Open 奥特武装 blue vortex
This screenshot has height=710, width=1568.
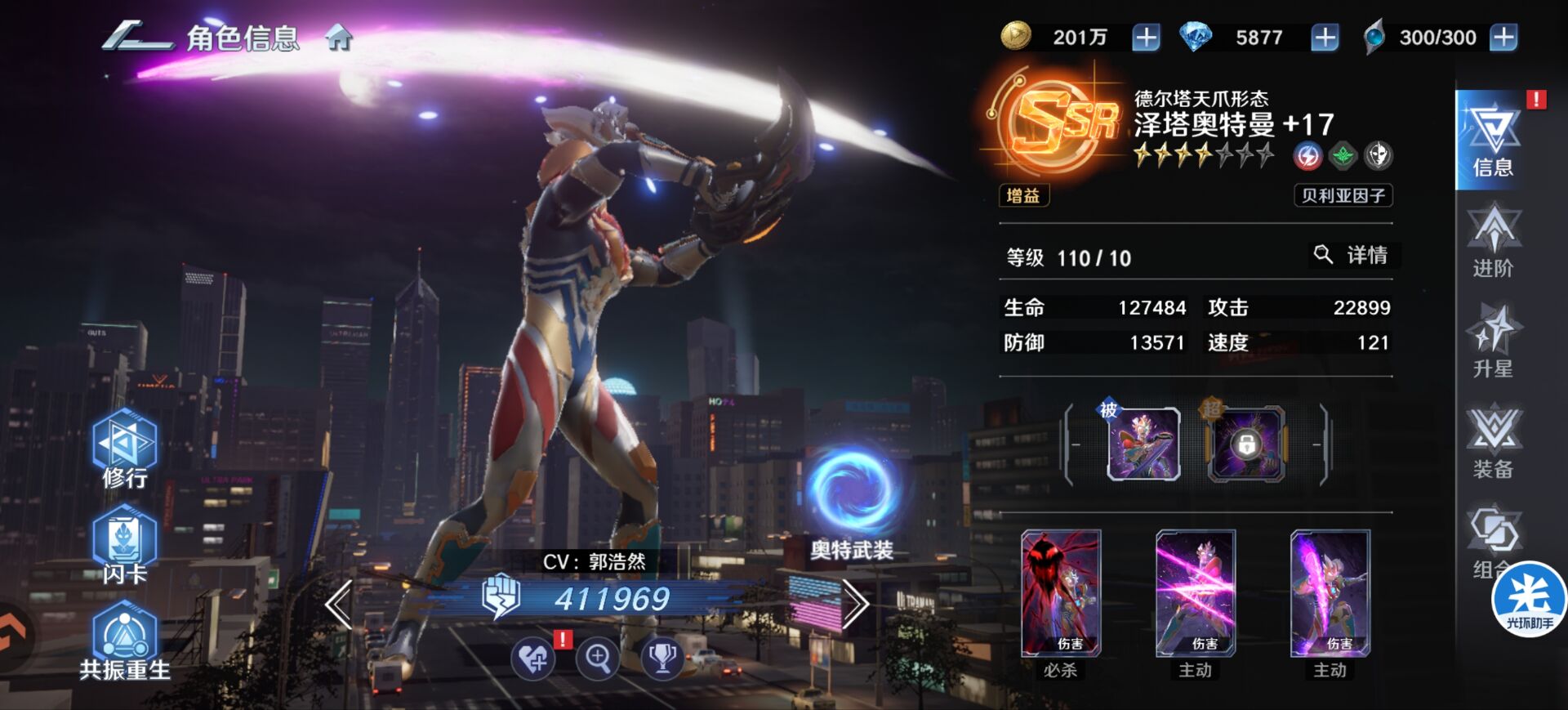click(852, 490)
